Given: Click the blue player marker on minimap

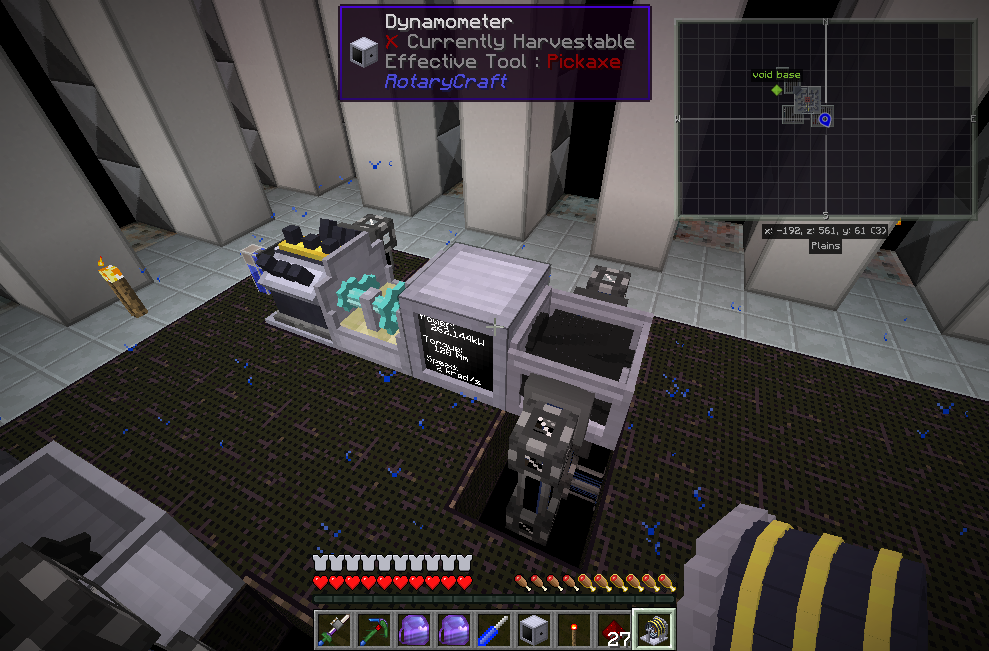Looking at the screenshot, I should click(825, 120).
